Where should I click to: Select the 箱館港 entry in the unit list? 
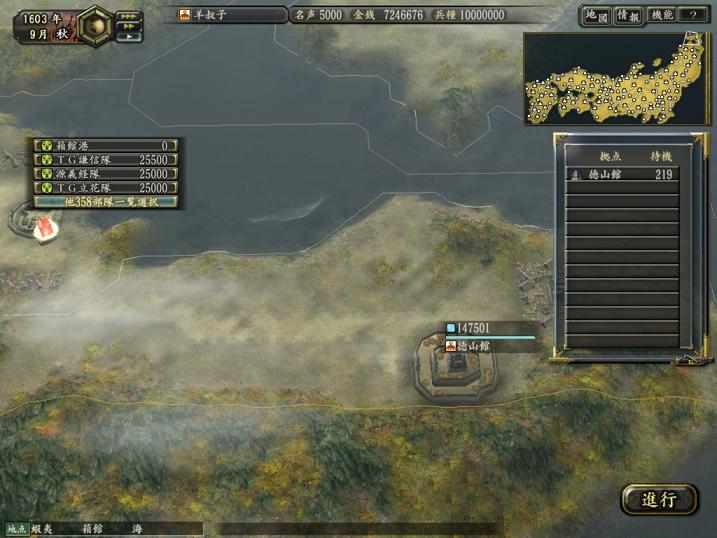point(107,145)
